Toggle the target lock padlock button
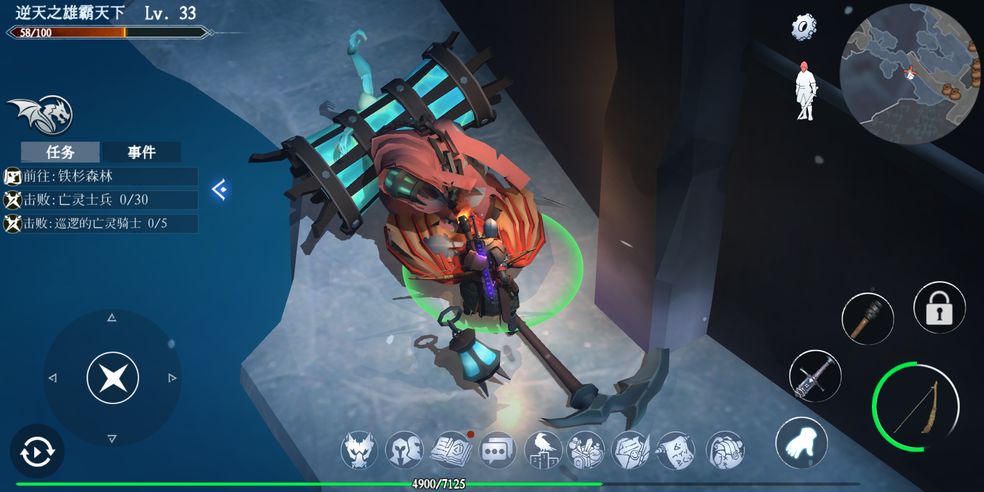984x492 pixels. coord(939,308)
